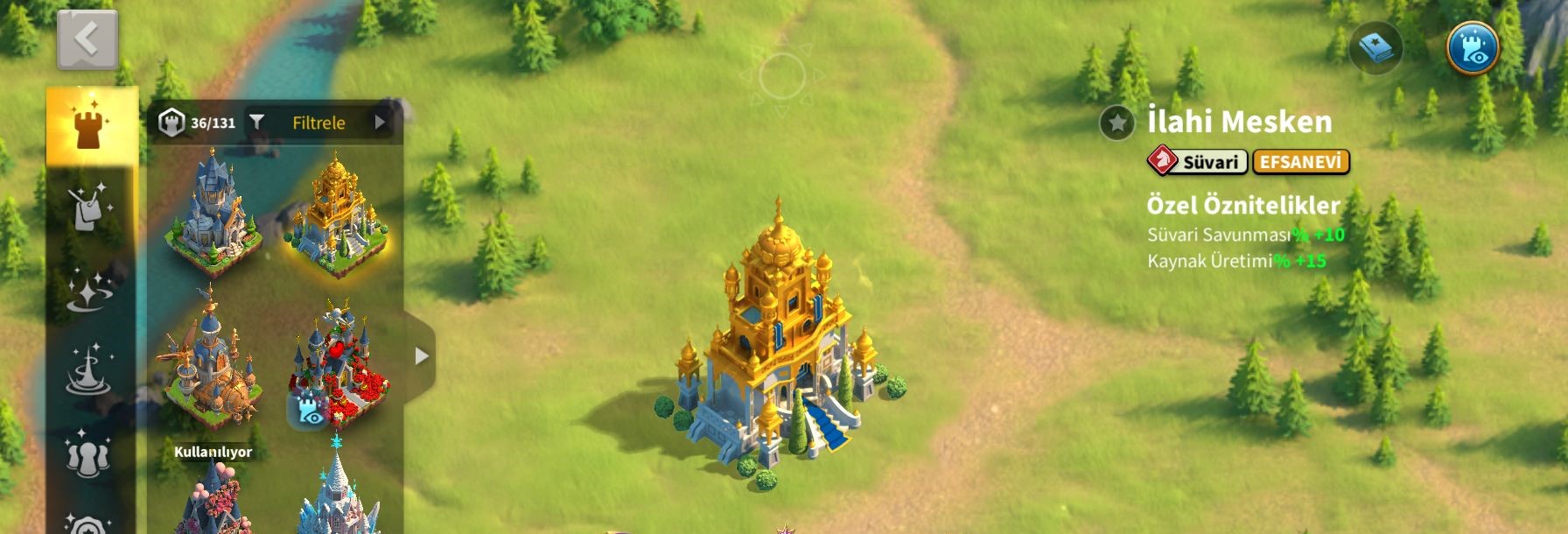
Task: Choose the golden İlahi Mesken skin thumbnail
Action: point(338,216)
